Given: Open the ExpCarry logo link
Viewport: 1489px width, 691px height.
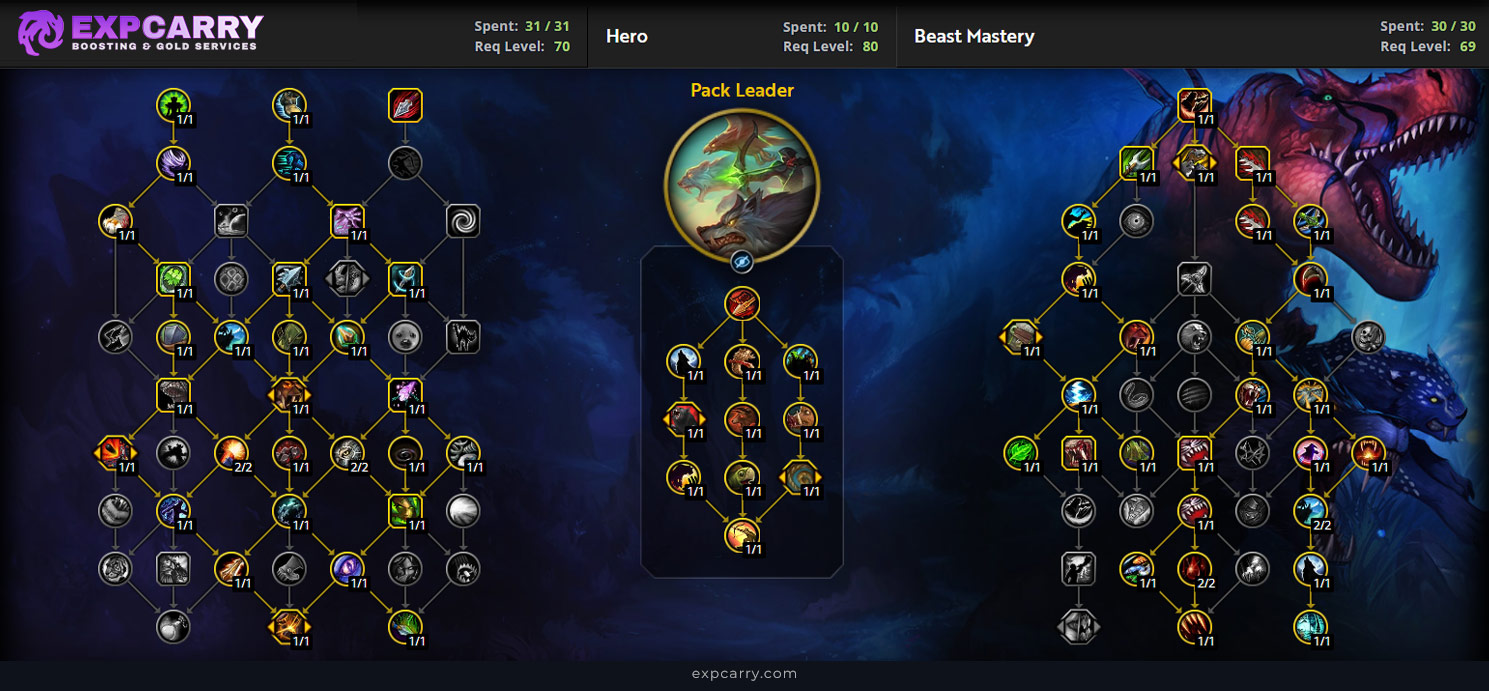Looking at the screenshot, I should tap(140, 33).
